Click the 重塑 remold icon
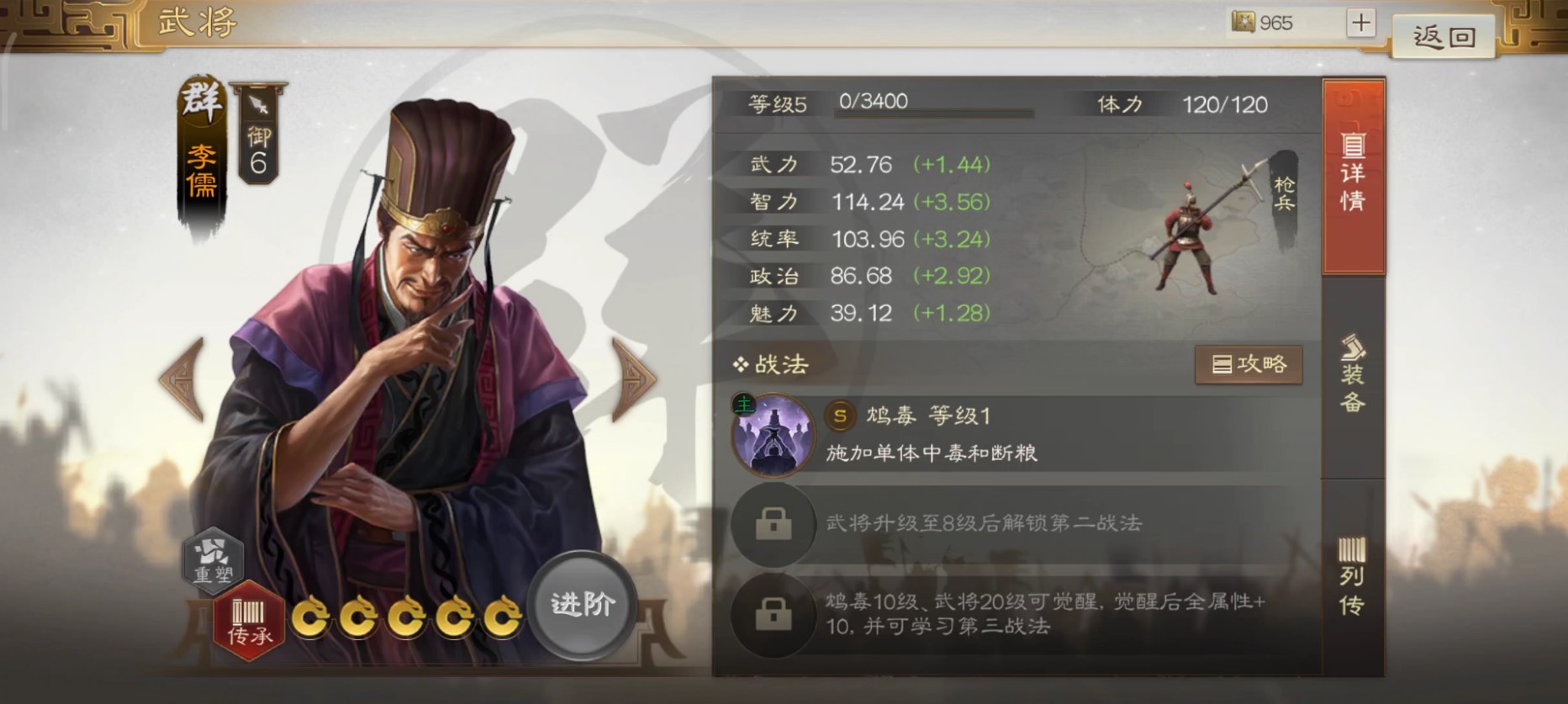1568x704 pixels. [212, 563]
